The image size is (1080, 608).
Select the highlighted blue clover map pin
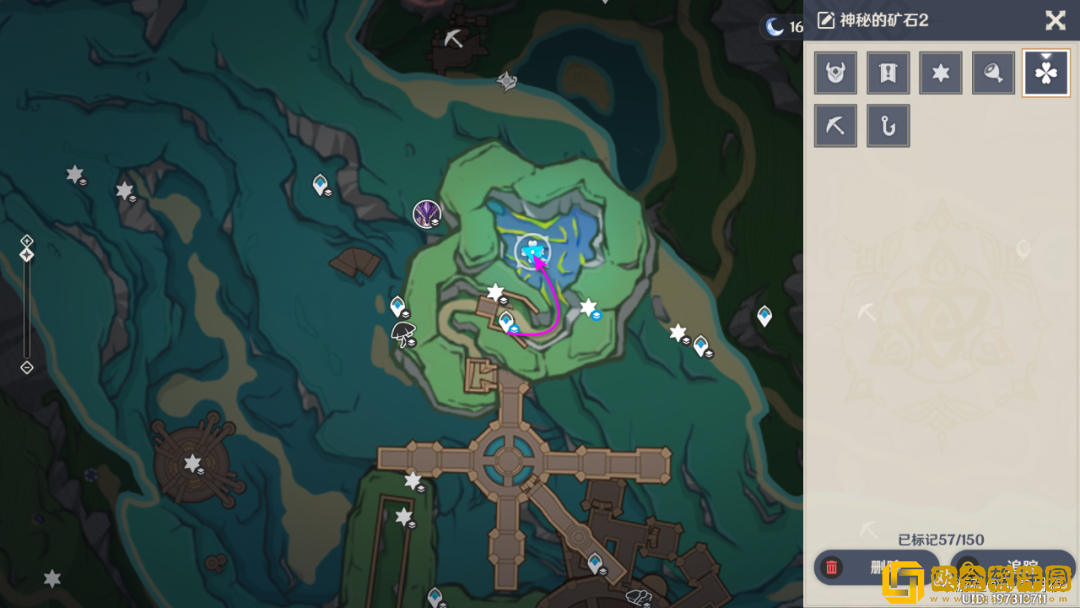(x=531, y=251)
